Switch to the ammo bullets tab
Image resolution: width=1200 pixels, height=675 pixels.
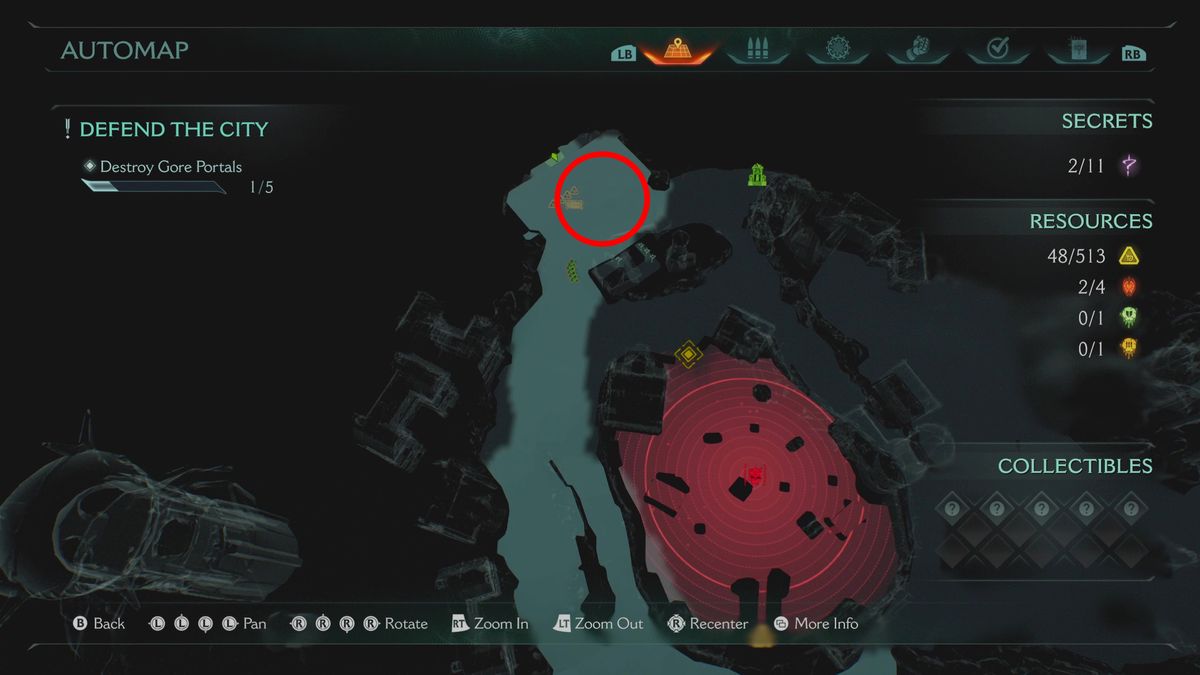pyautogui.click(x=757, y=49)
